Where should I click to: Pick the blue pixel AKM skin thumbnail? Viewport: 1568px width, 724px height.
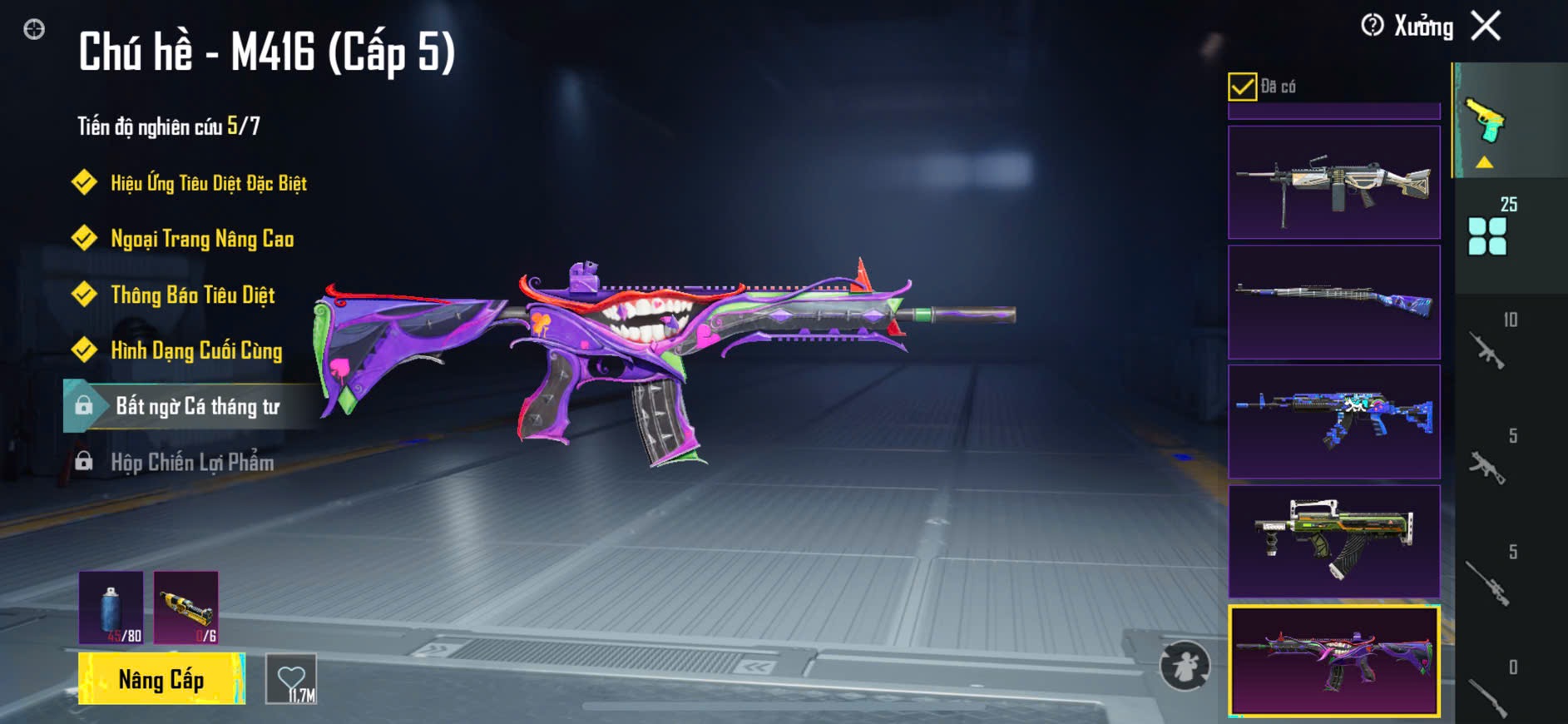[1333, 421]
